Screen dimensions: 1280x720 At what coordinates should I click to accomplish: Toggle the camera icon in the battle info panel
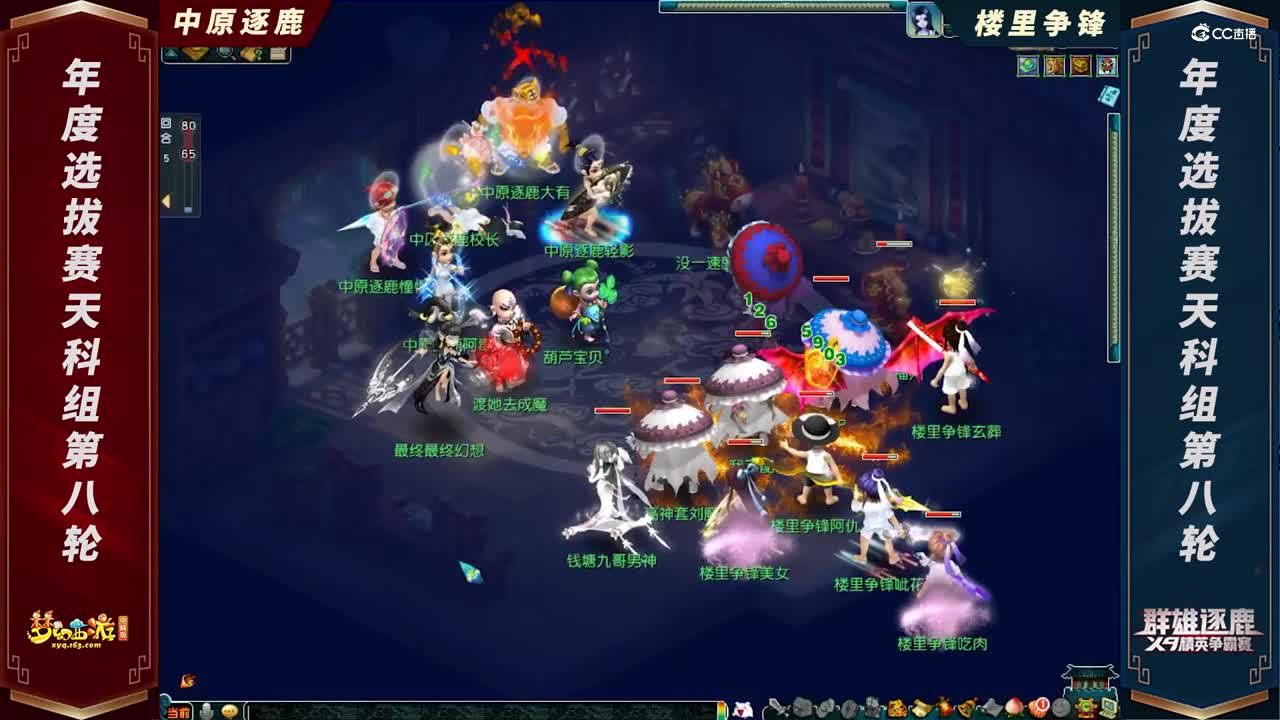tap(166, 123)
